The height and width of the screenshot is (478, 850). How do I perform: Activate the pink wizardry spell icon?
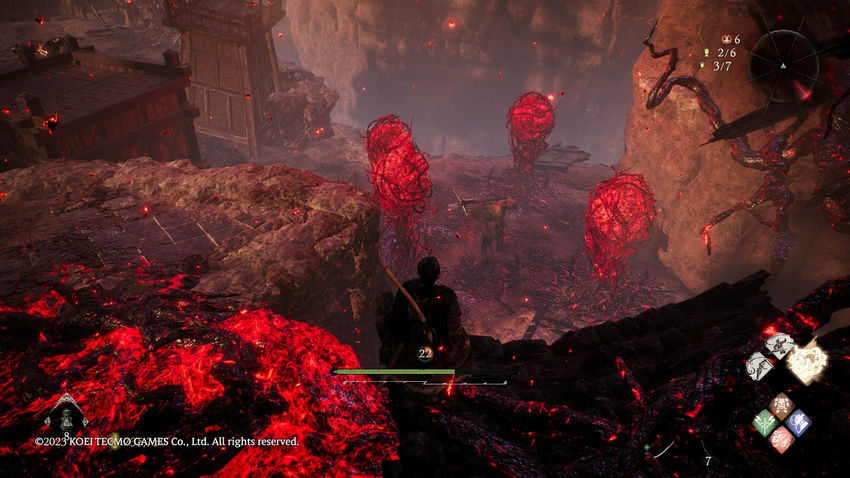coord(782,439)
